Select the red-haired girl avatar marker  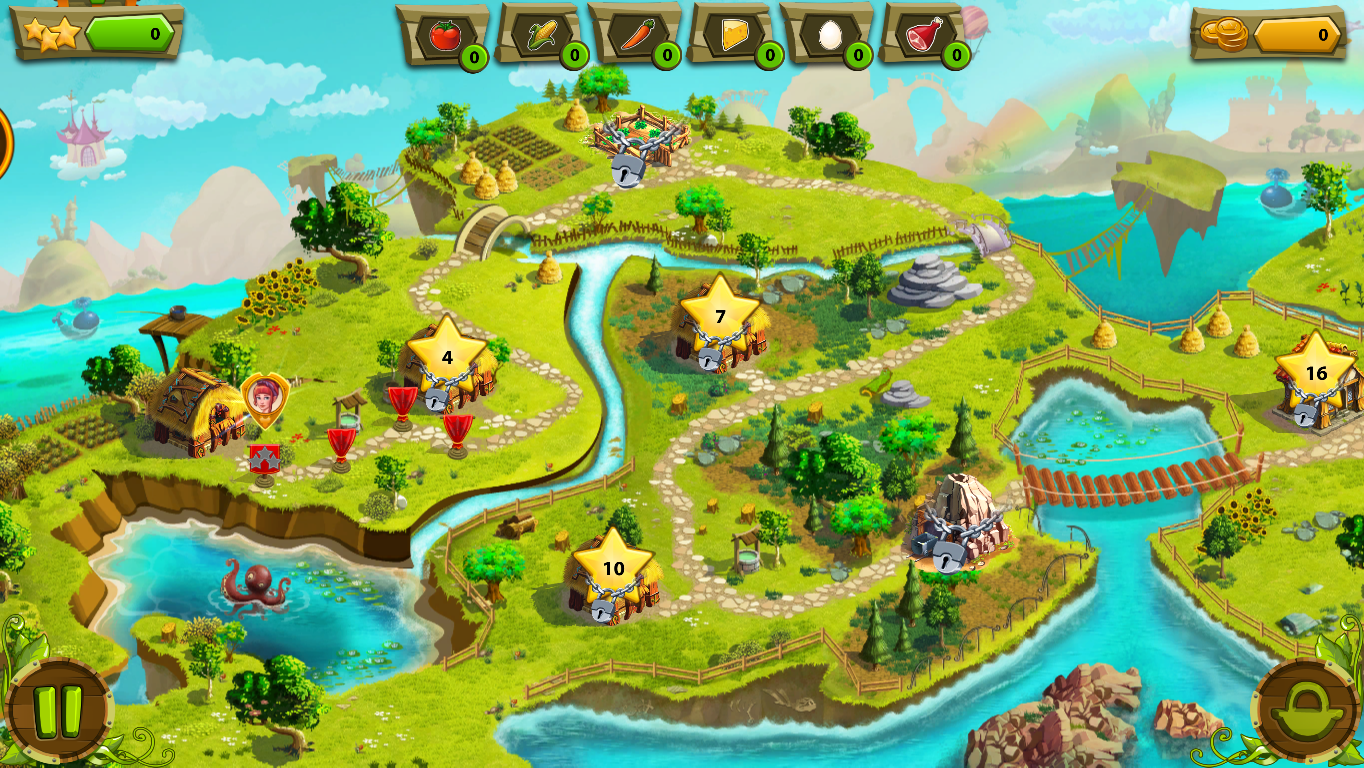(264, 398)
